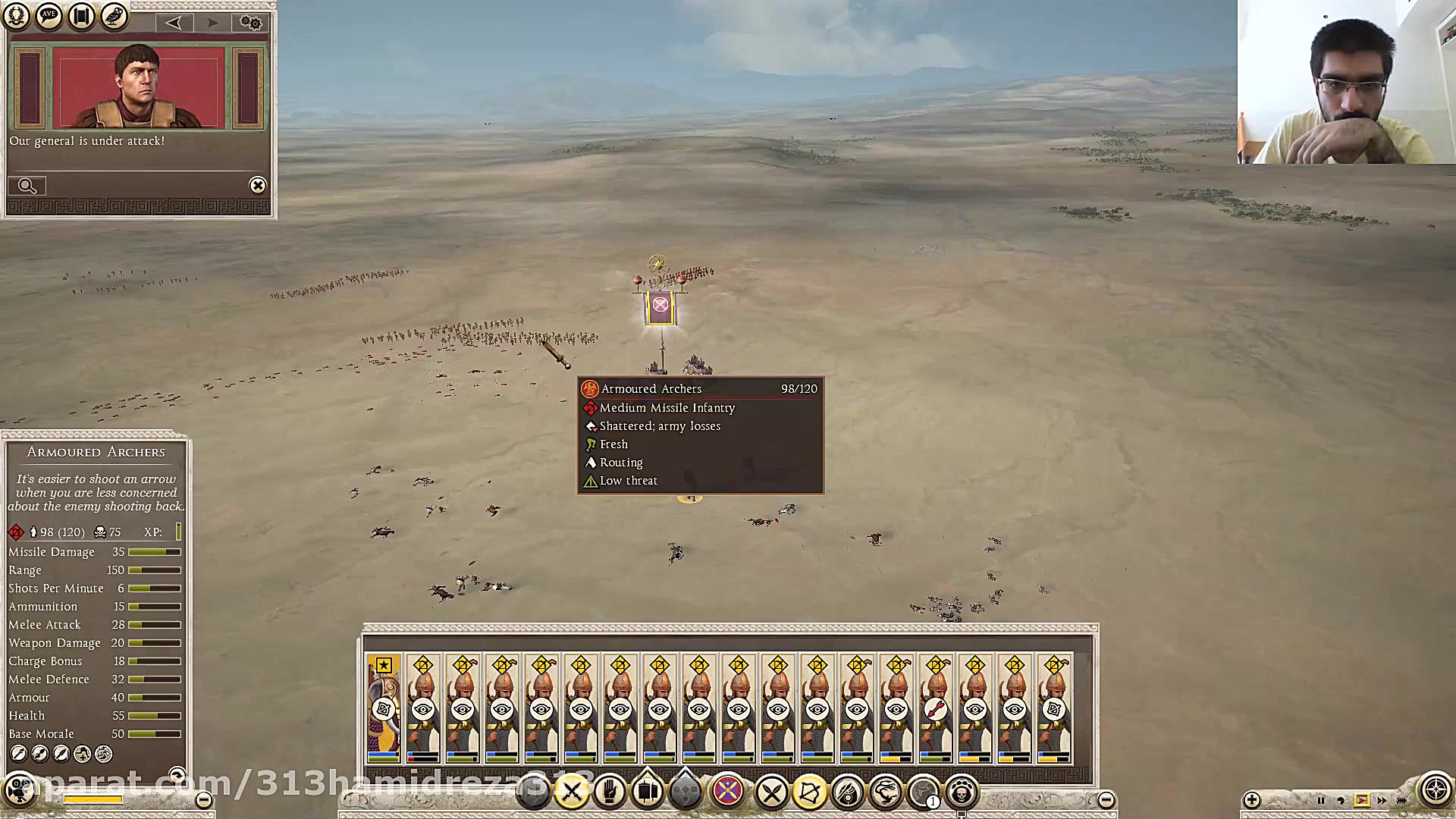1456x819 pixels.
Task: Open the formations banner button
Action: click(x=647, y=792)
